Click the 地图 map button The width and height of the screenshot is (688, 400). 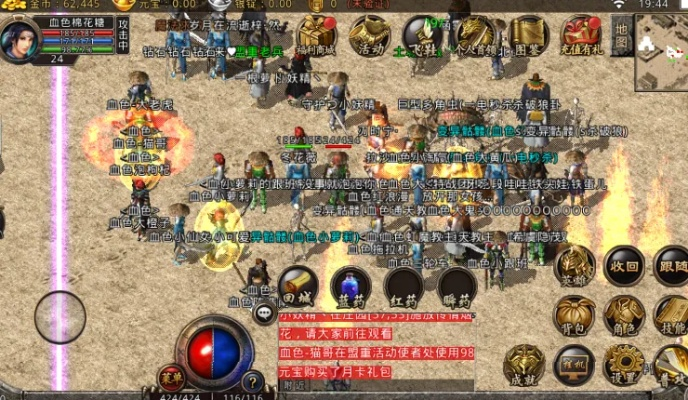pos(622,33)
